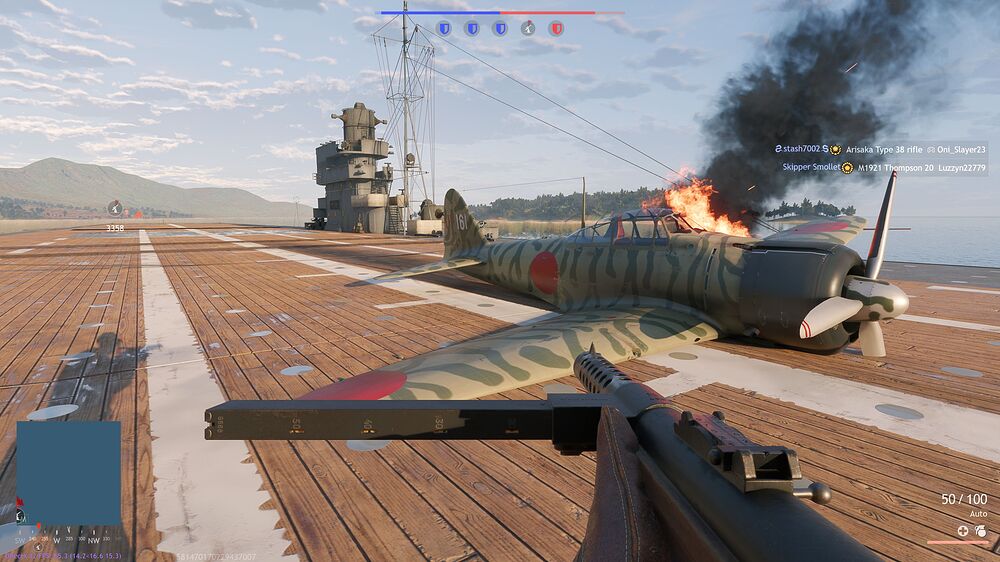Viewport: 1000px width, 562px height.
Task: Select the red shield objective icon
Action: (556, 28)
